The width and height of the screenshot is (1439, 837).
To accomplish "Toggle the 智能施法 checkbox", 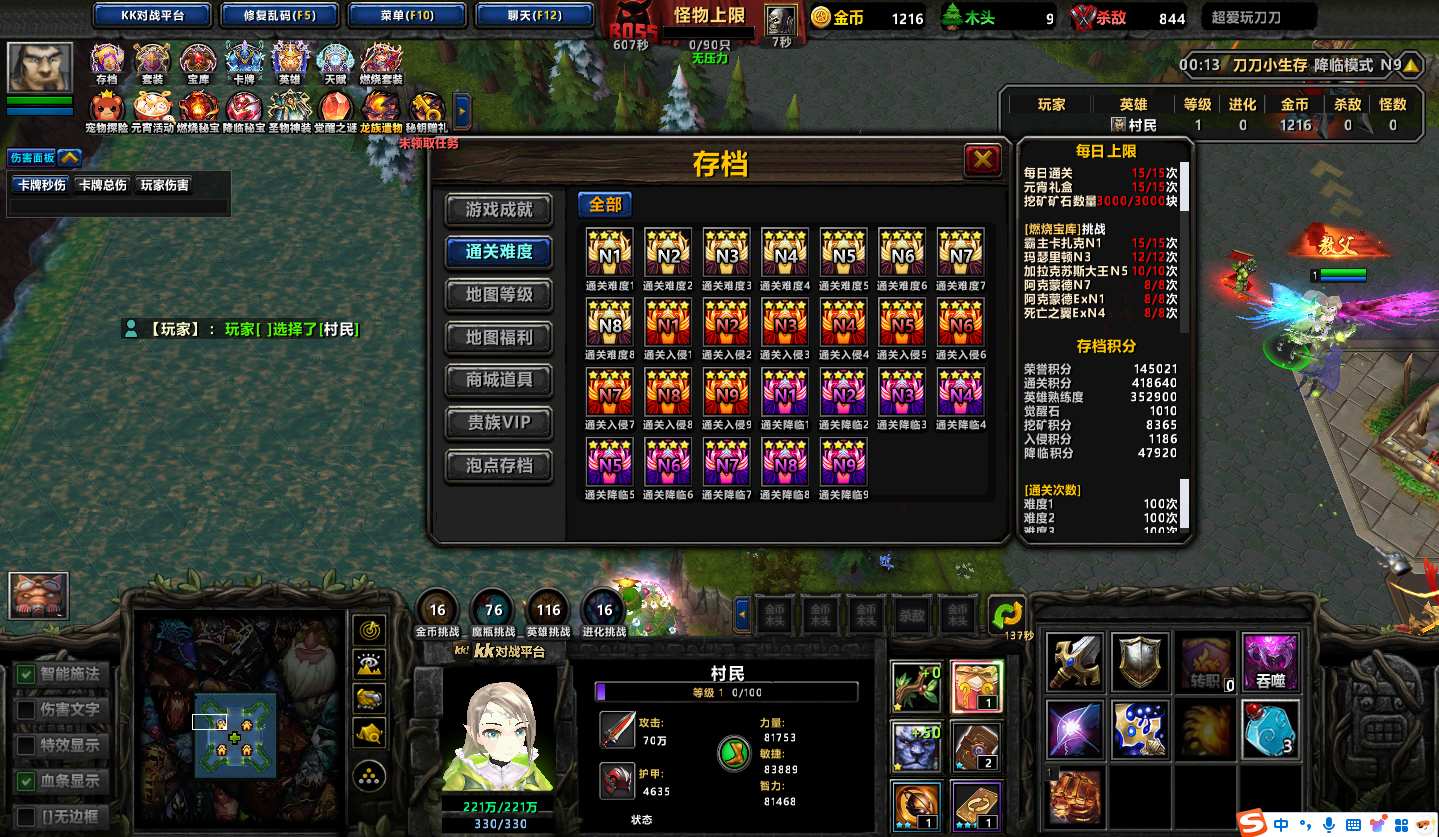I will pos(26,675).
